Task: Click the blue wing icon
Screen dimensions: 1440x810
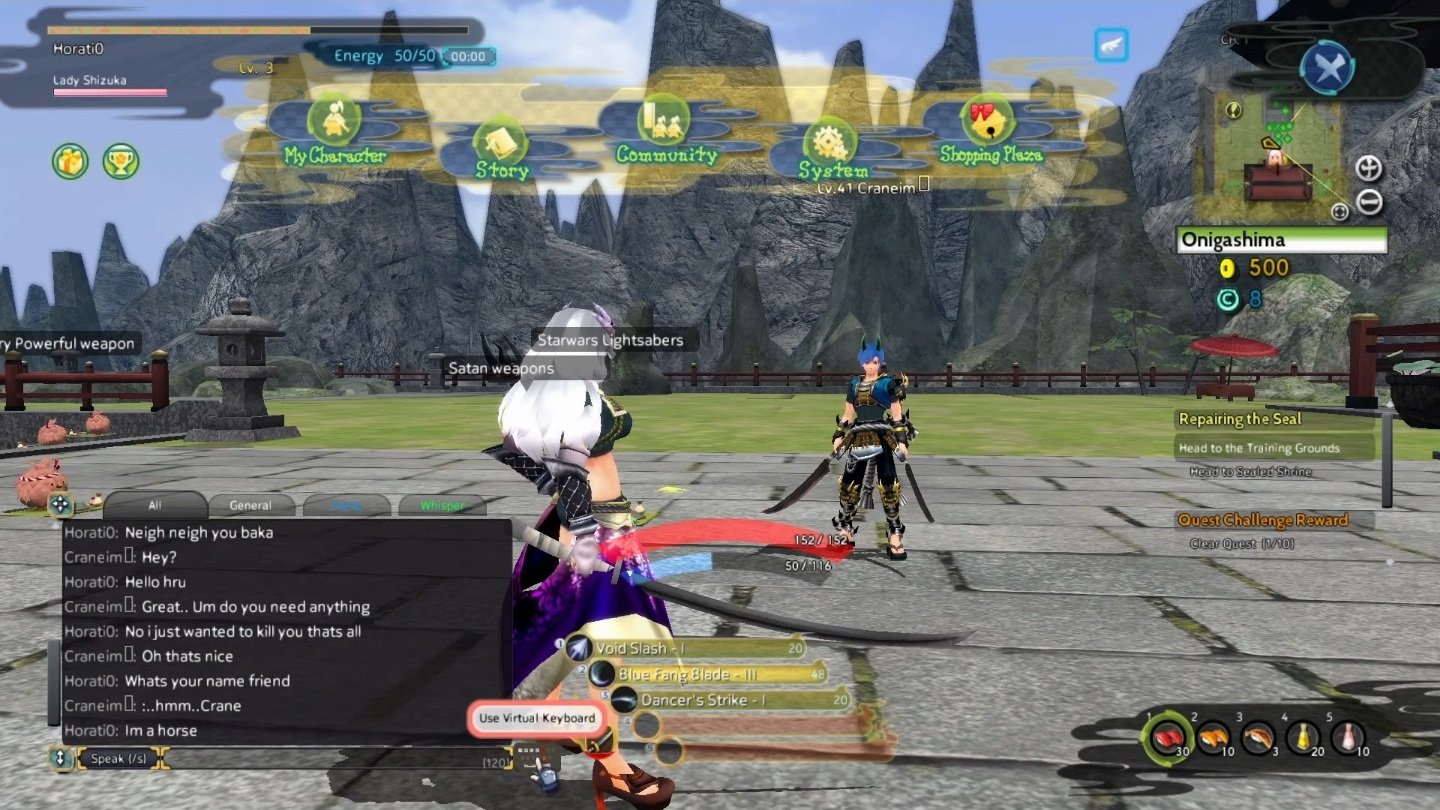Action: coord(1111,46)
